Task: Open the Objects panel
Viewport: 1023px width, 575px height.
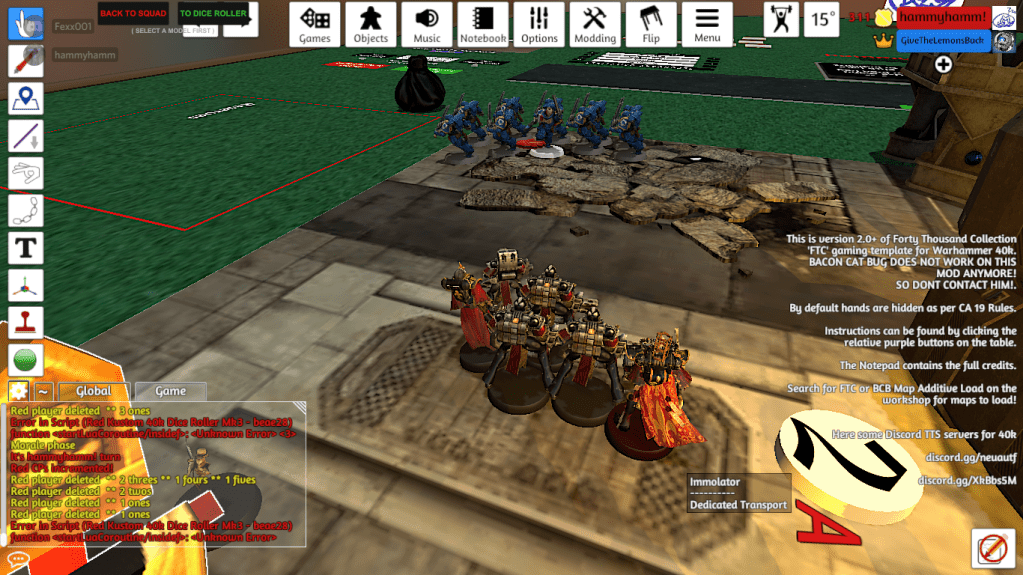Action: pyautogui.click(x=371, y=24)
